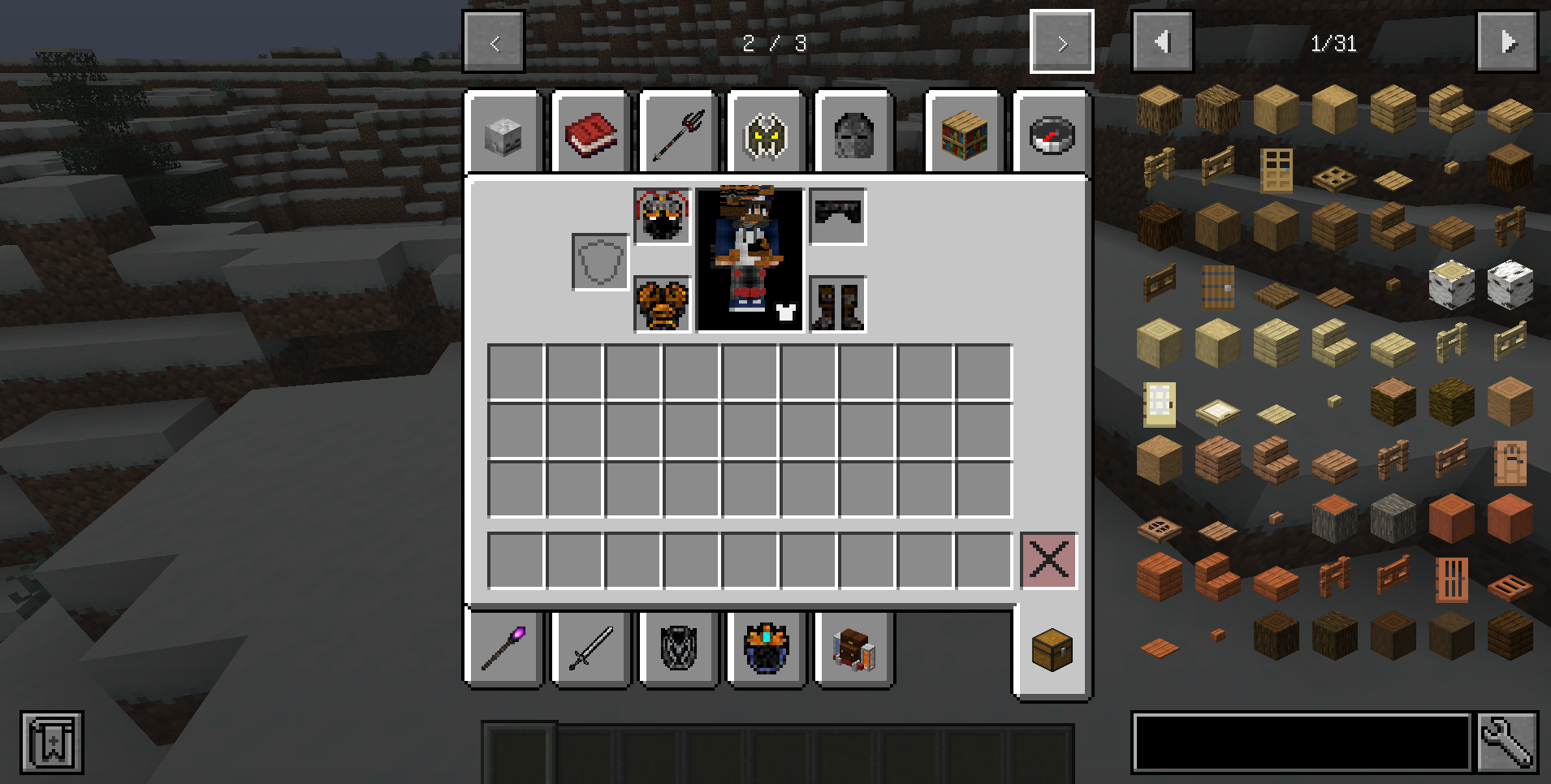1551x784 pixels.
Task: Click the destroy item X slot
Action: coord(1048,560)
